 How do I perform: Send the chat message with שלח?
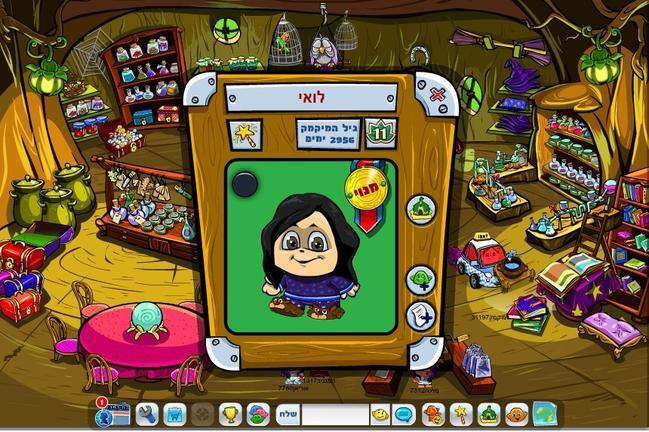tap(285, 414)
